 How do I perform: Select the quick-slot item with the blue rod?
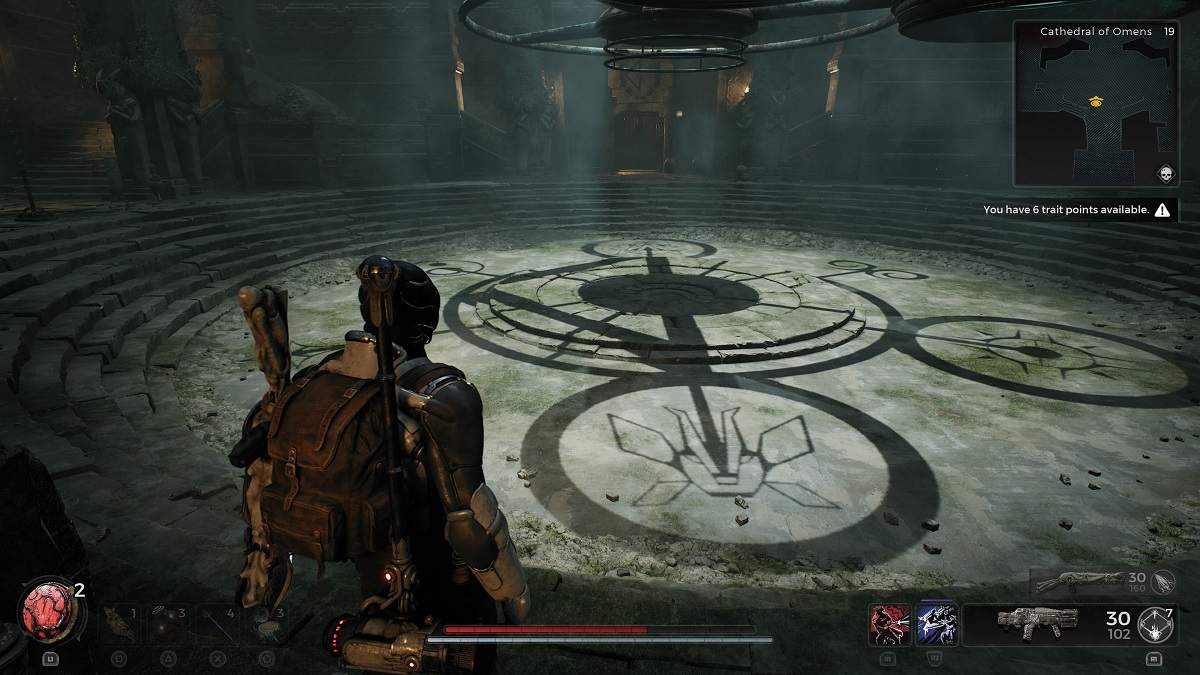(x=218, y=623)
